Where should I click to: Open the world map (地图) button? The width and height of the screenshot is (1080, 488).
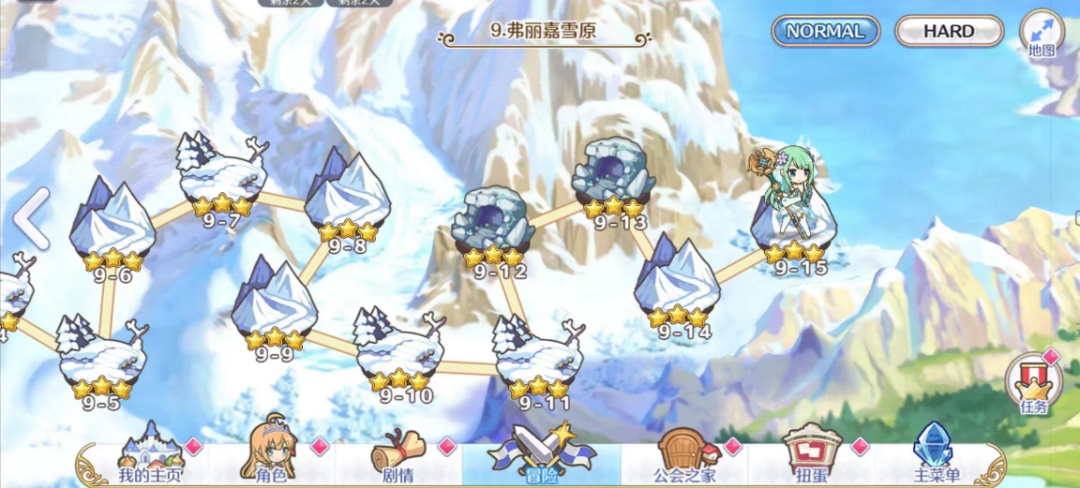(x=1041, y=33)
